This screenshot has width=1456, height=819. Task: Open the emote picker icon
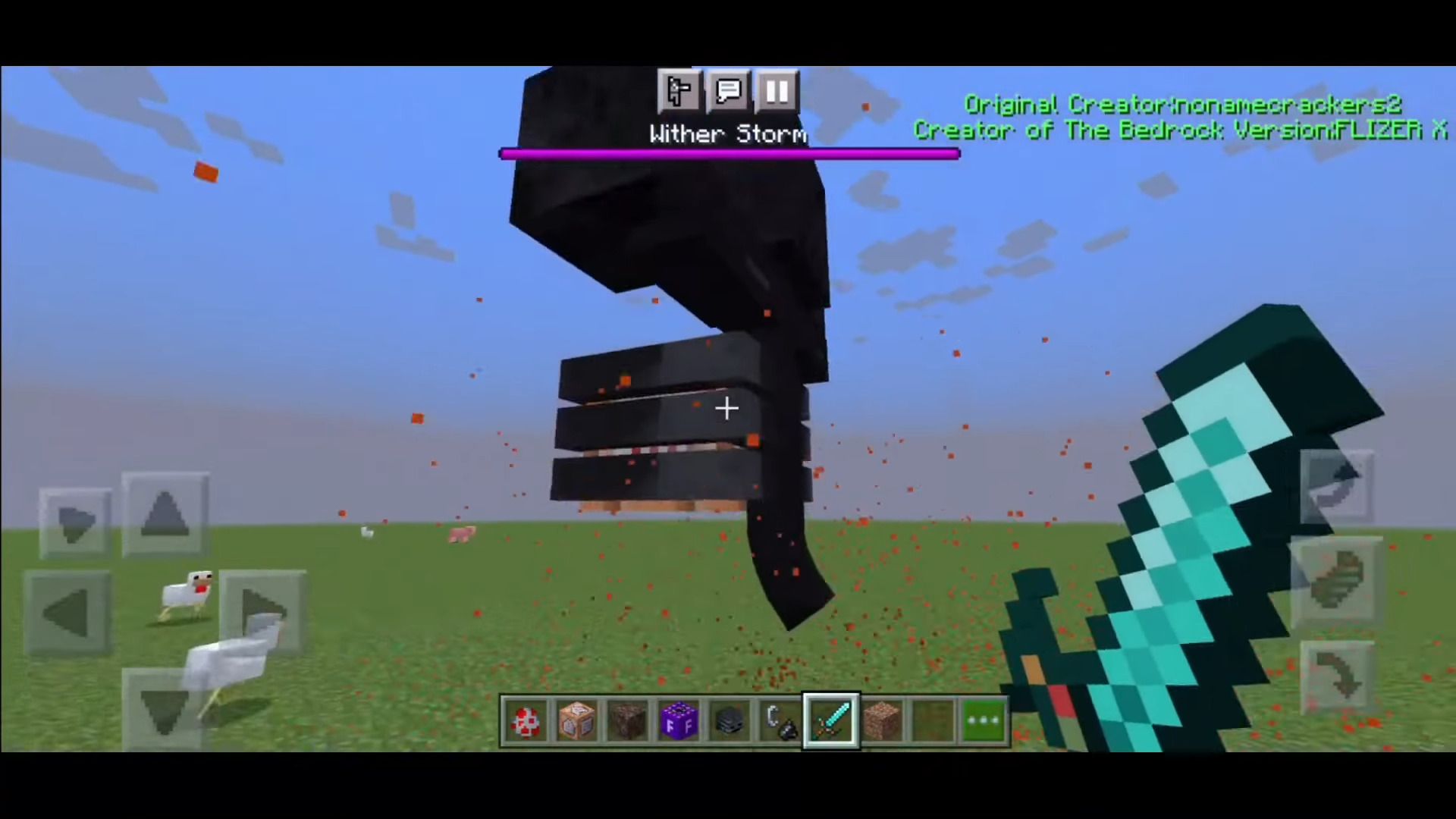pyautogui.click(x=679, y=91)
